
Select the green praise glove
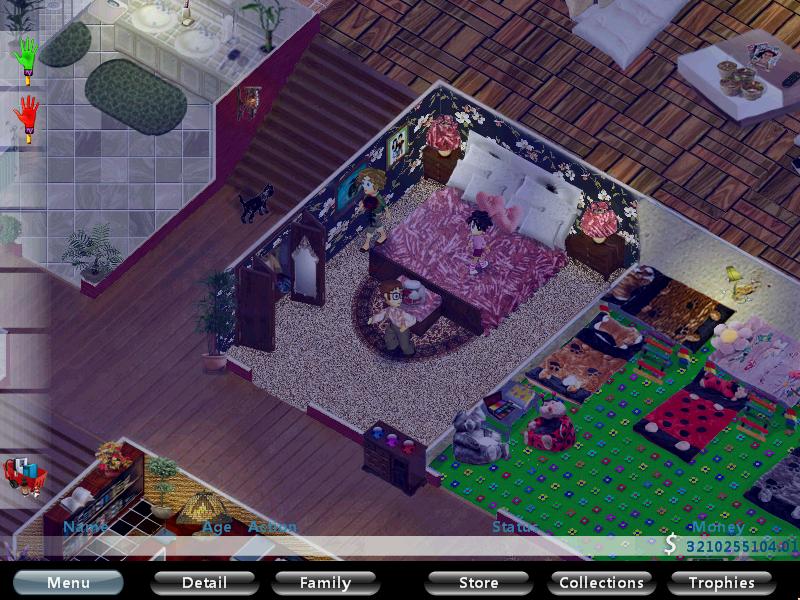coord(27,56)
